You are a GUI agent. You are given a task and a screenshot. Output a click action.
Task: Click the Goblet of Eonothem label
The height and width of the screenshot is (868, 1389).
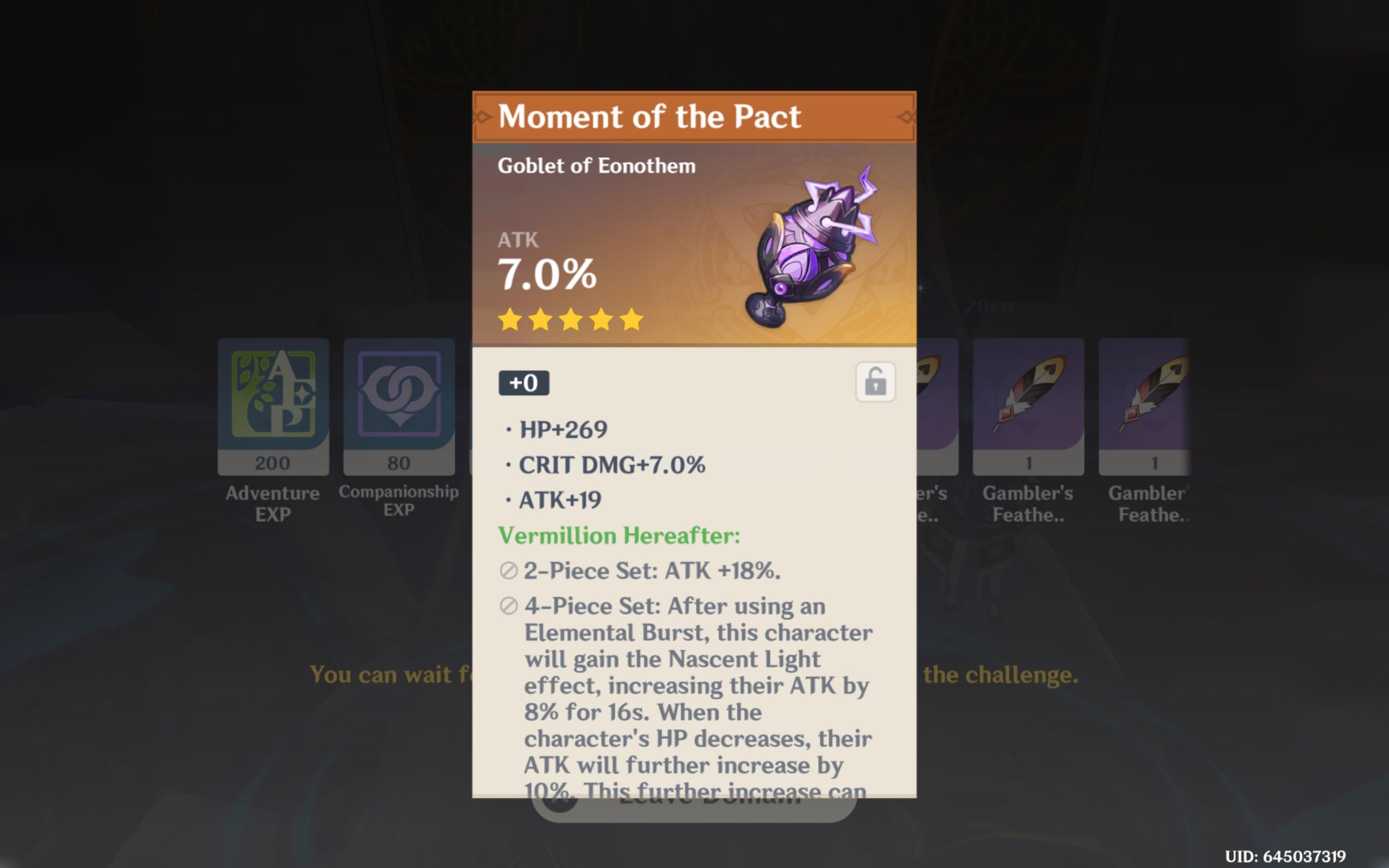(595, 165)
